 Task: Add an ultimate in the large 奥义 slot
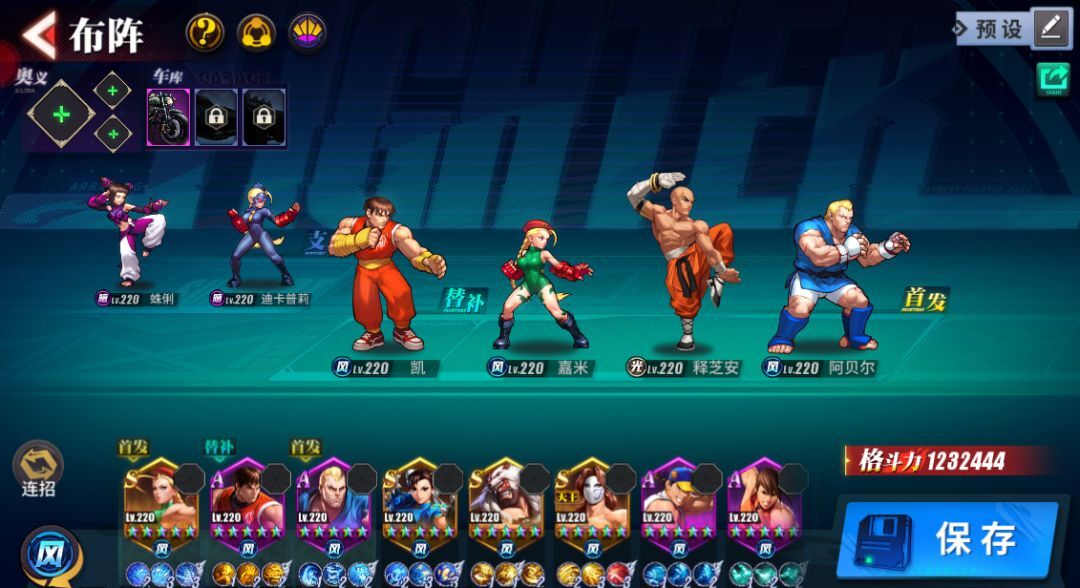pos(61,114)
